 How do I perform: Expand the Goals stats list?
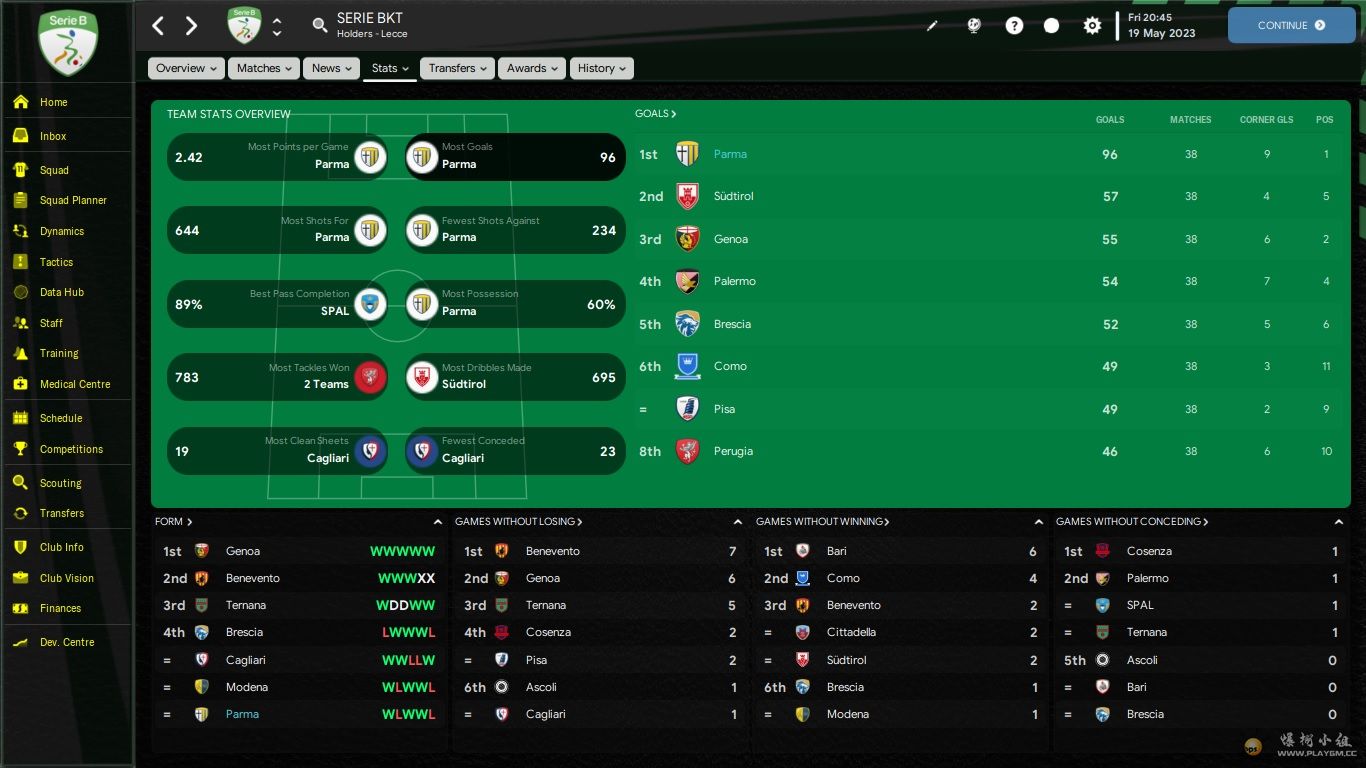coord(656,114)
